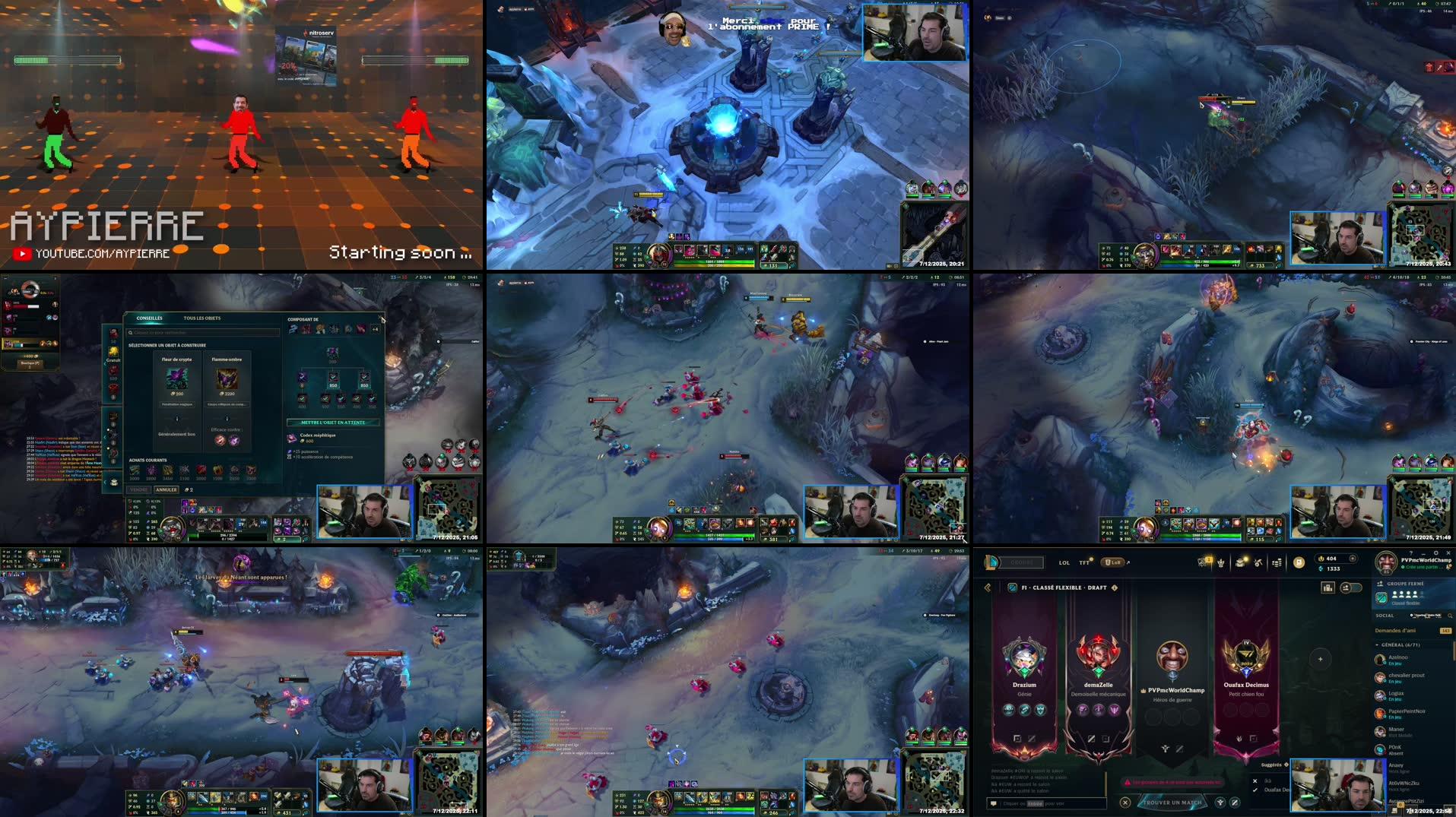Switch to the TFT tab in the client
Image resolution: width=1456 pixels, height=817 pixels.
pos(1083,563)
